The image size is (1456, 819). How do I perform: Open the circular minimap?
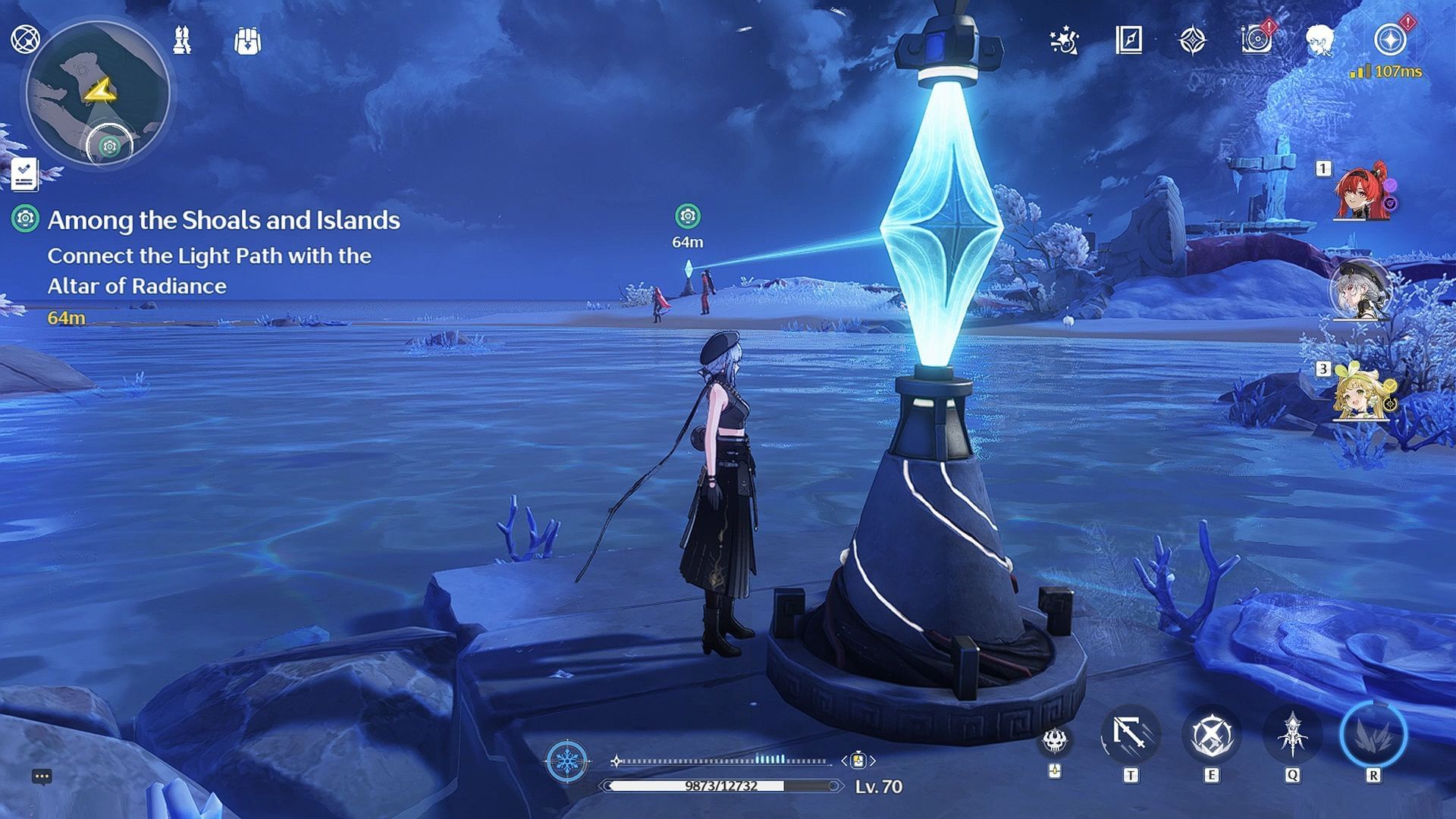click(97, 93)
